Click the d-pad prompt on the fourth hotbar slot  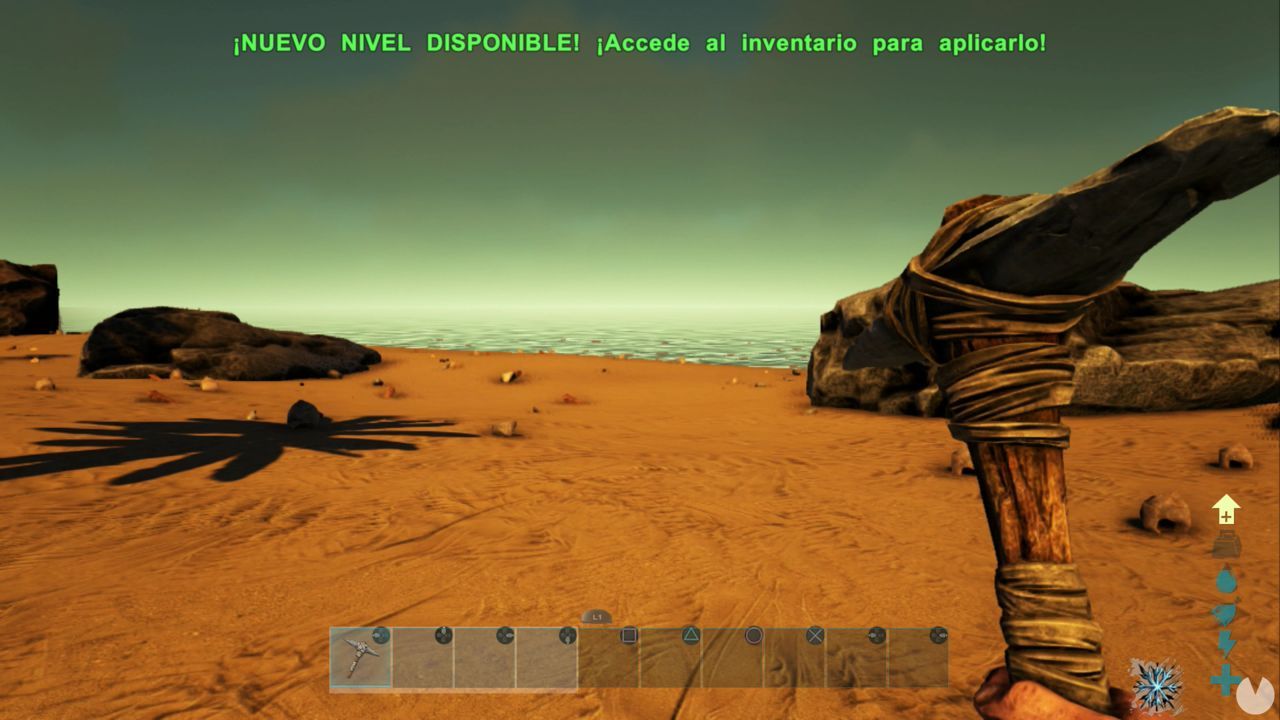click(x=569, y=634)
